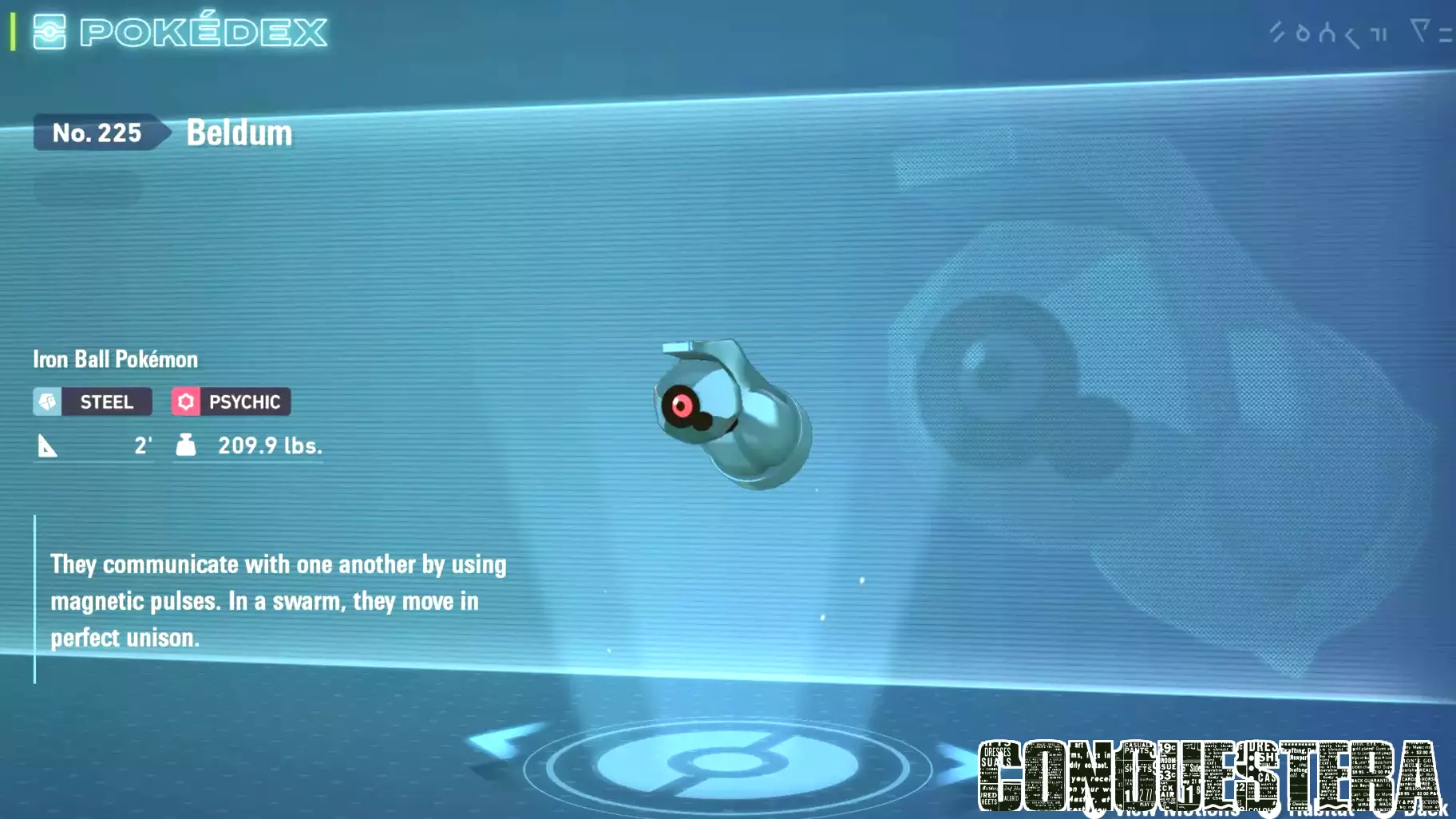Click the first rune glyph in the top-right corner
1456x819 pixels.
[x=1277, y=32]
